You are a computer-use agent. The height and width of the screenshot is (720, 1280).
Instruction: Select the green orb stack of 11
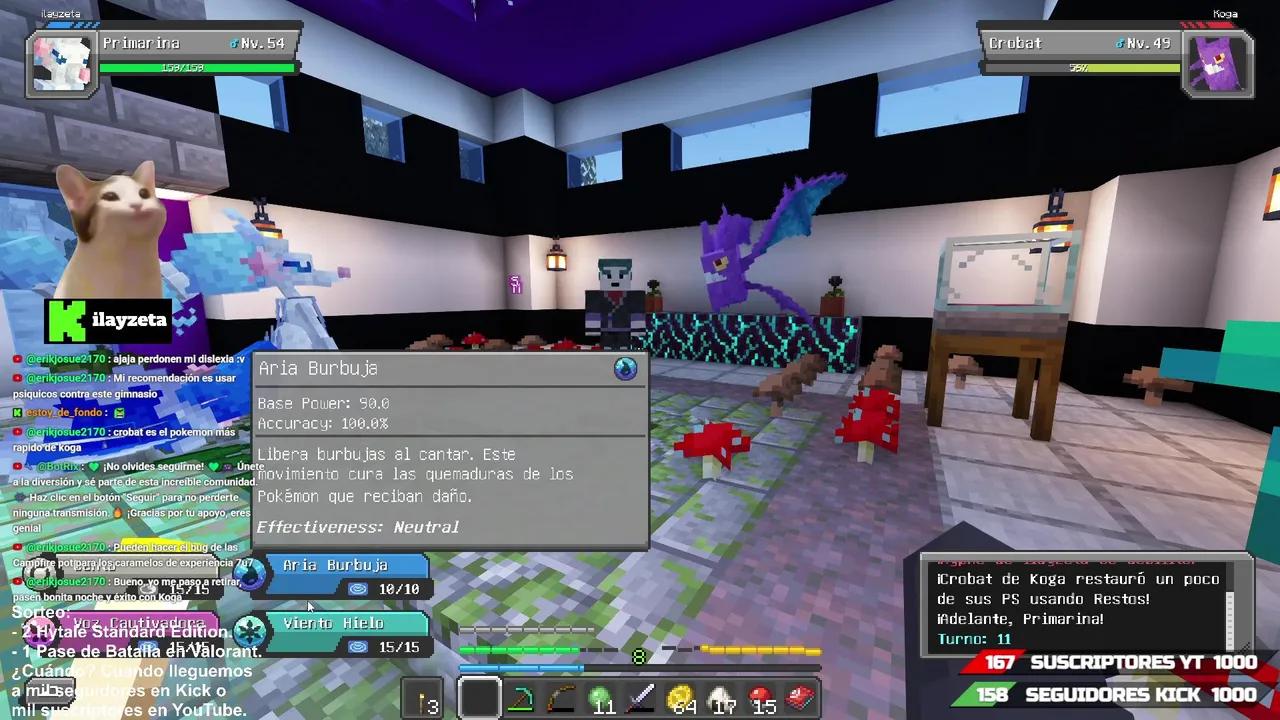click(603, 698)
